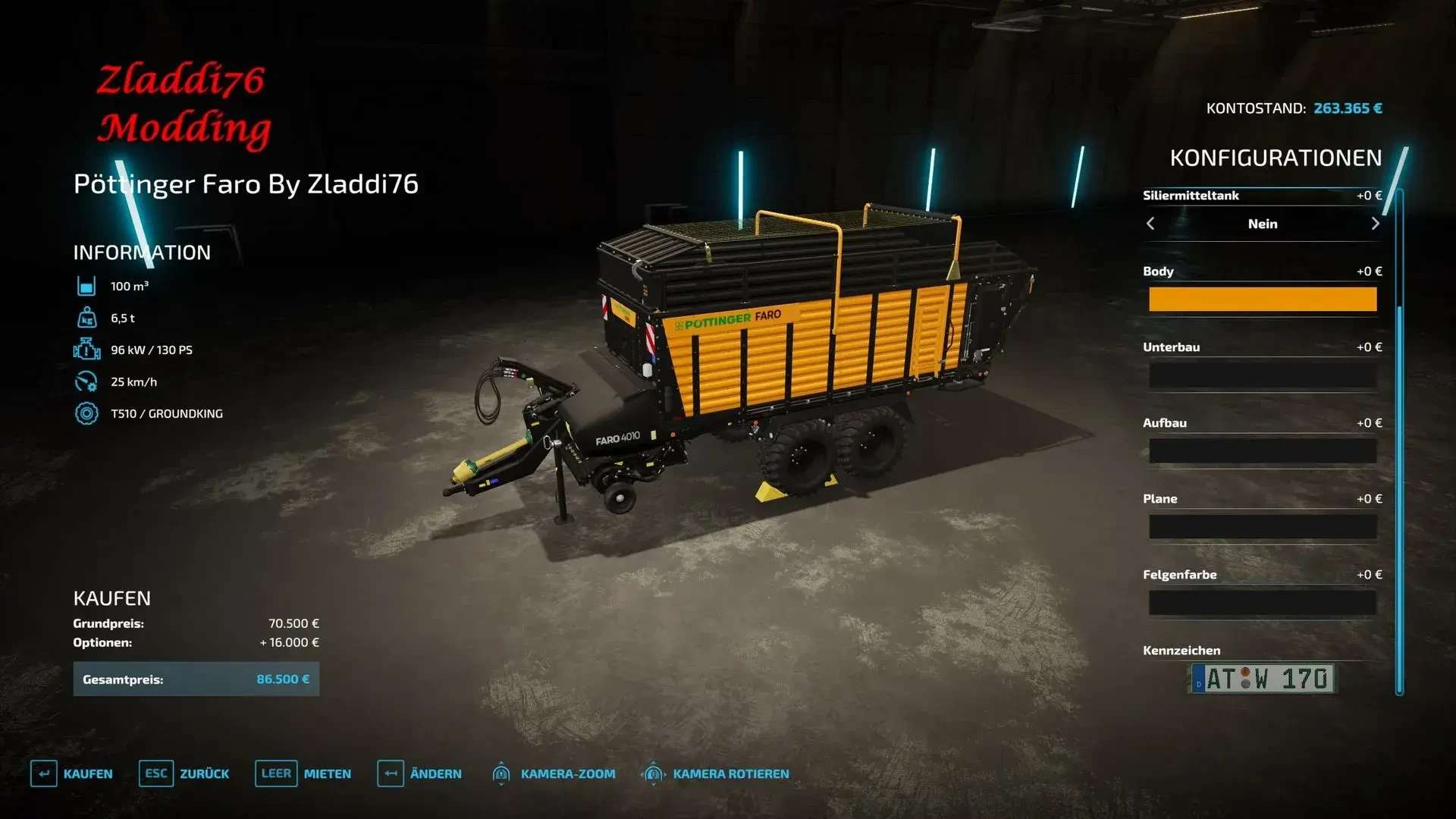Open the Unterbau color selector
This screenshot has height=819, width=1456.
tap(1262, 375)
